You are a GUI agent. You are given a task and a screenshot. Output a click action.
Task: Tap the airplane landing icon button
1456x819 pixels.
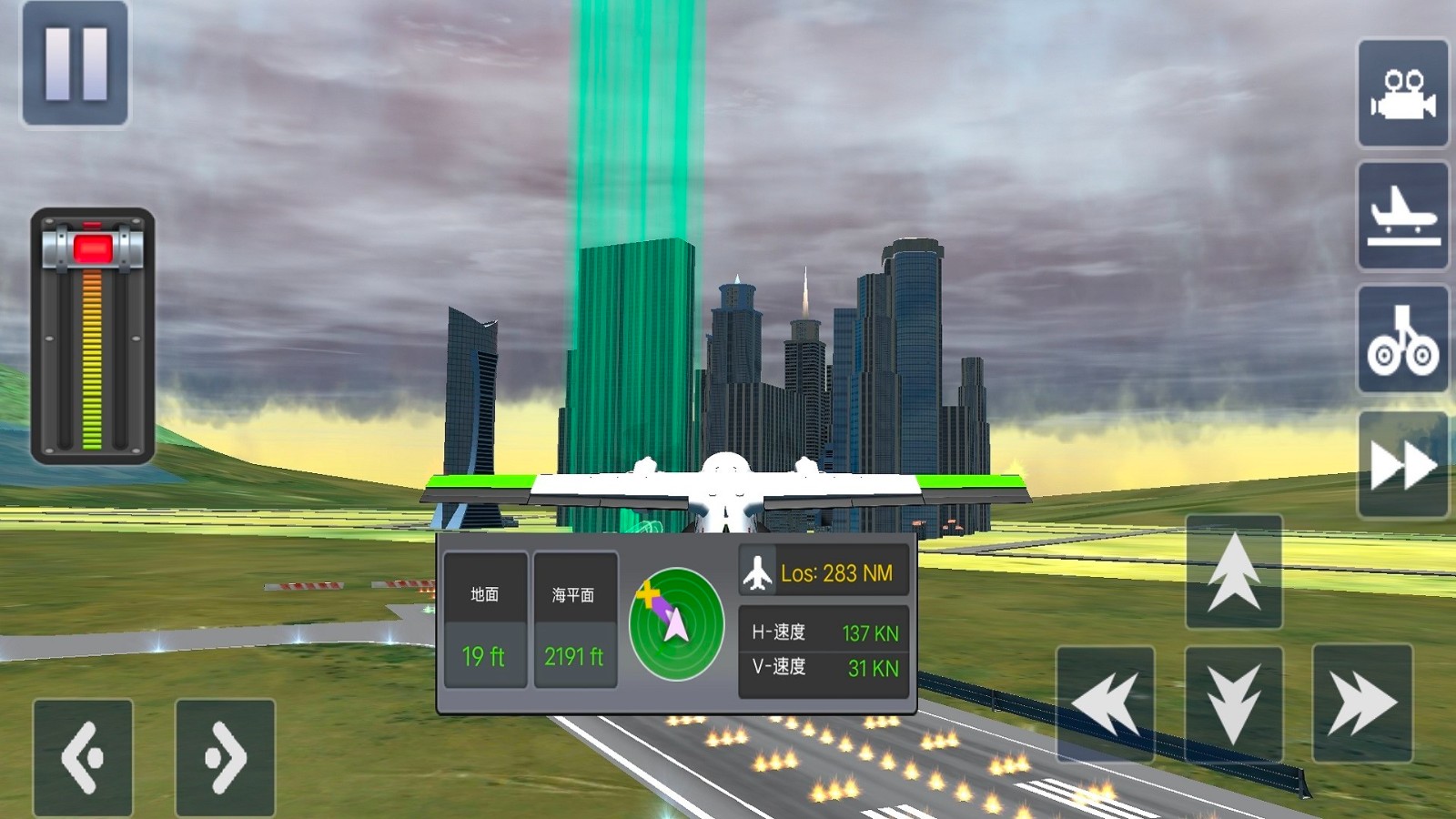pyautogui.click(x=1402, y=216)
